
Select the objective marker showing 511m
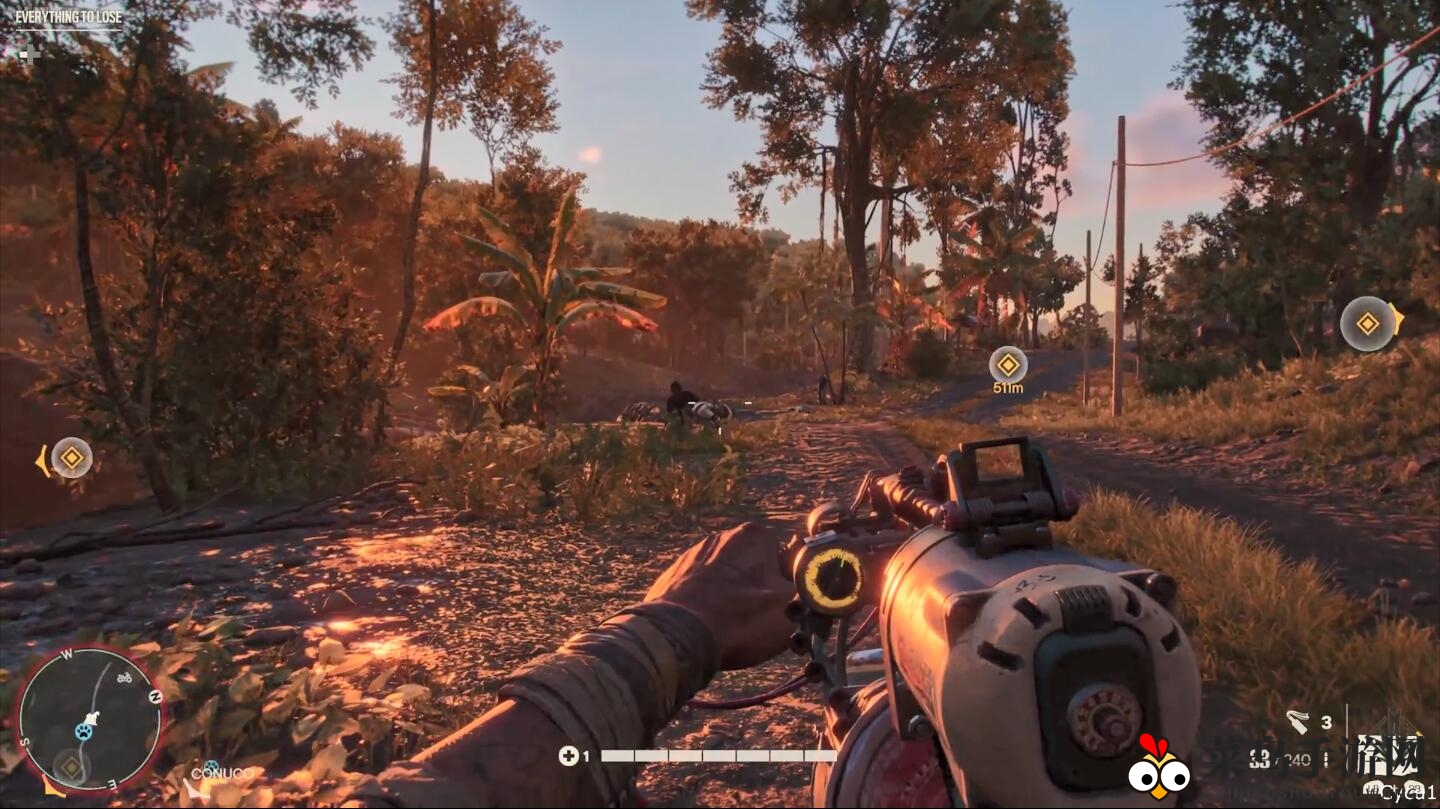(1007, 365)
